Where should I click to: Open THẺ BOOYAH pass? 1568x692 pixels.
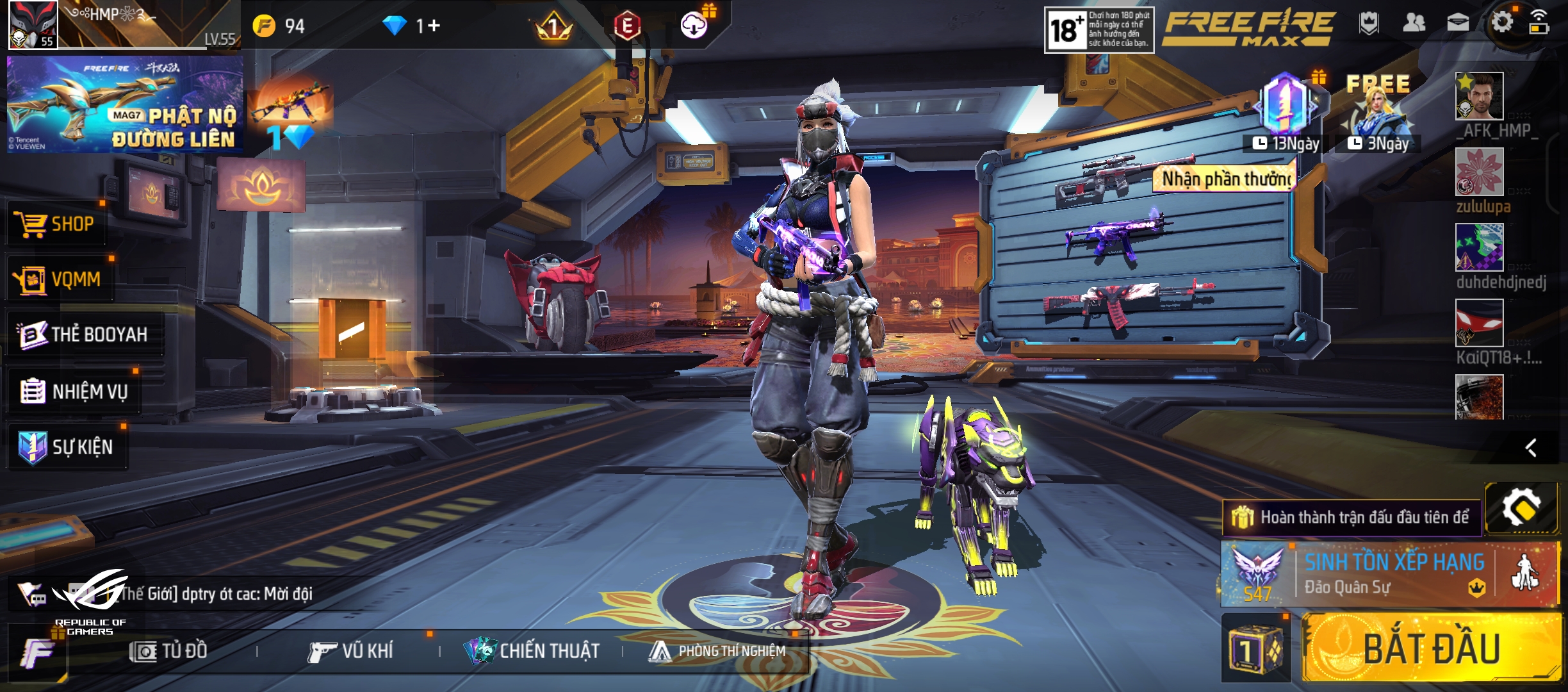click(x=83, y=334)
